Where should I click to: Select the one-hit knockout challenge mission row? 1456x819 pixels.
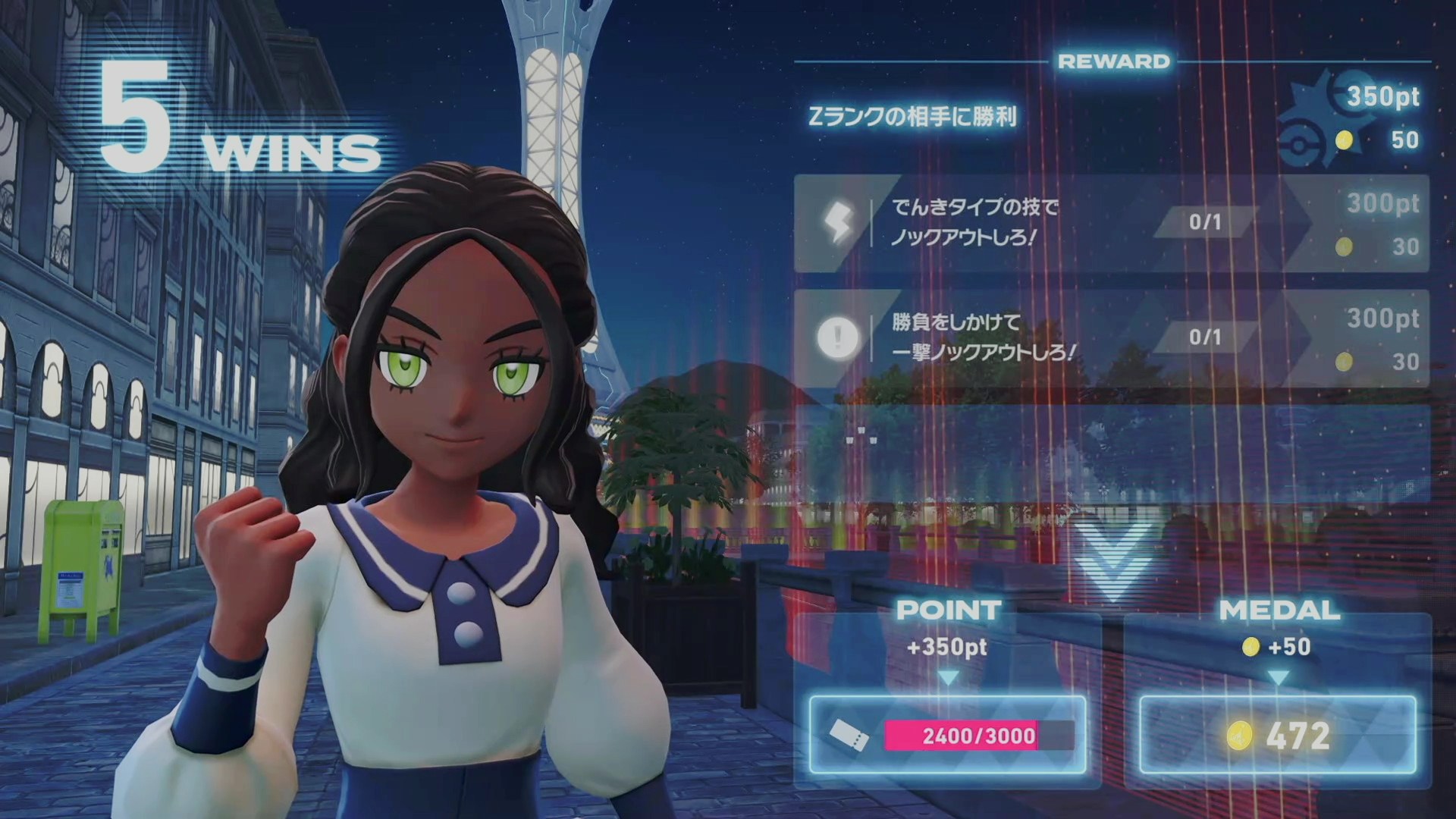click(1111, 338)
